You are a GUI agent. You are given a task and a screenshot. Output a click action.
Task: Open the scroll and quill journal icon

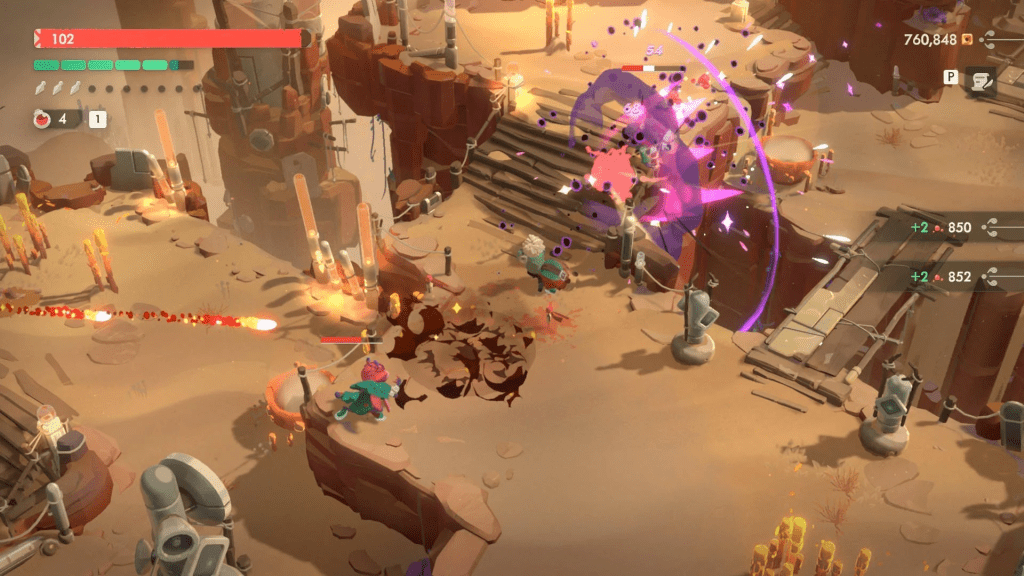(x=980, y=82)
